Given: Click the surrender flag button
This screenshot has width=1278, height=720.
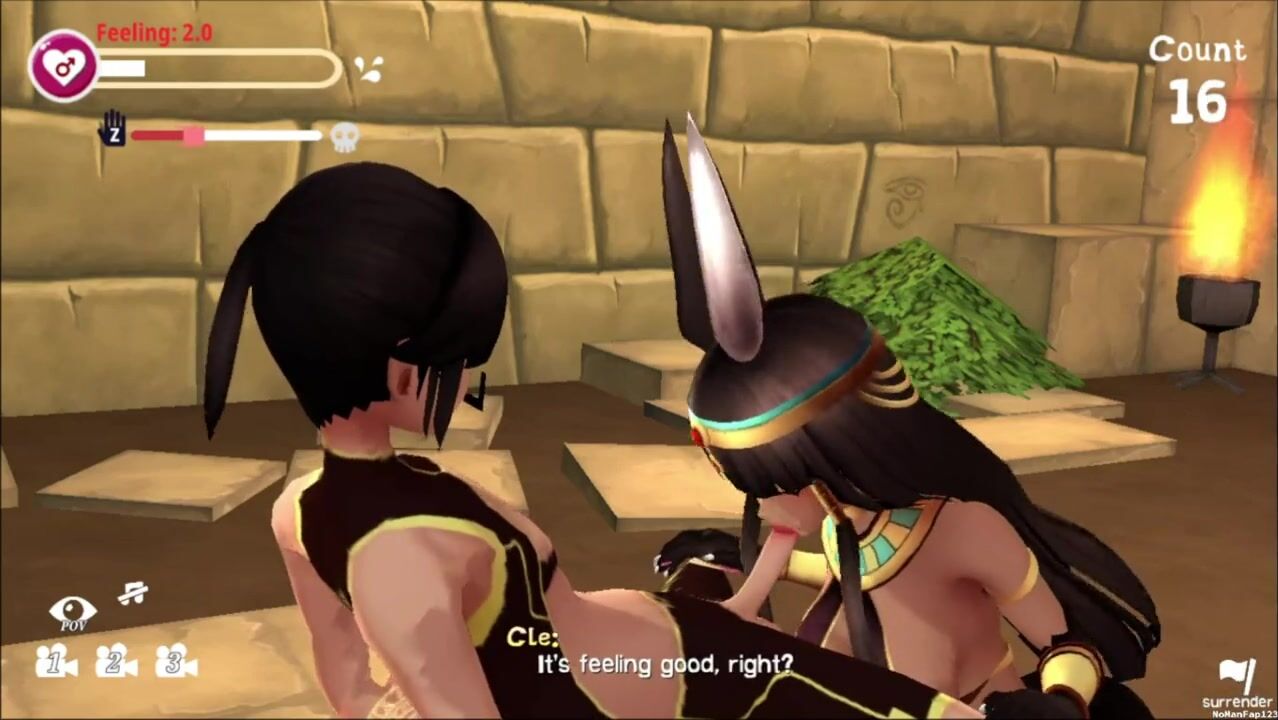Looking at the screenshot, I should [x=1238, y=677].
